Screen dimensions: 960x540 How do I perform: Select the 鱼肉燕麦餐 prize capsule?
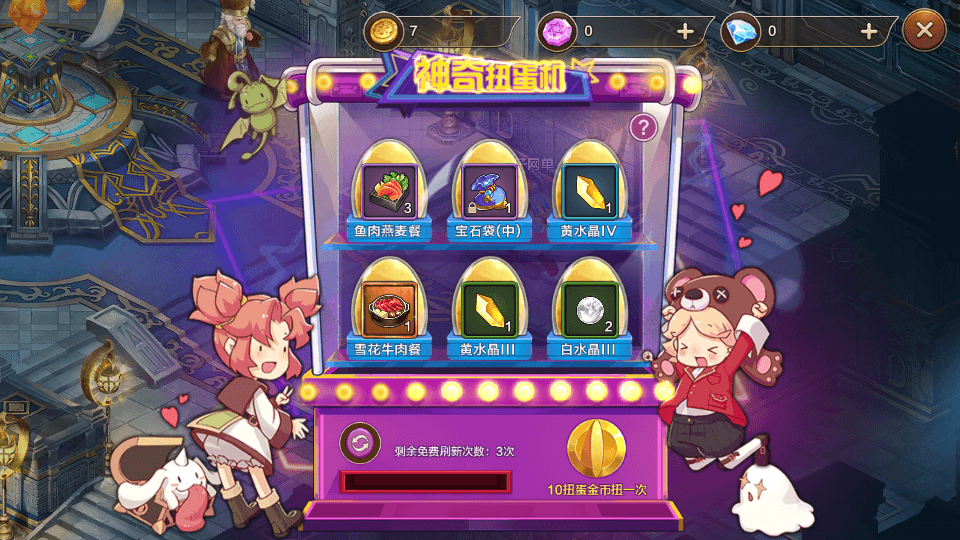pyautogui.click(x=387, y=189)
